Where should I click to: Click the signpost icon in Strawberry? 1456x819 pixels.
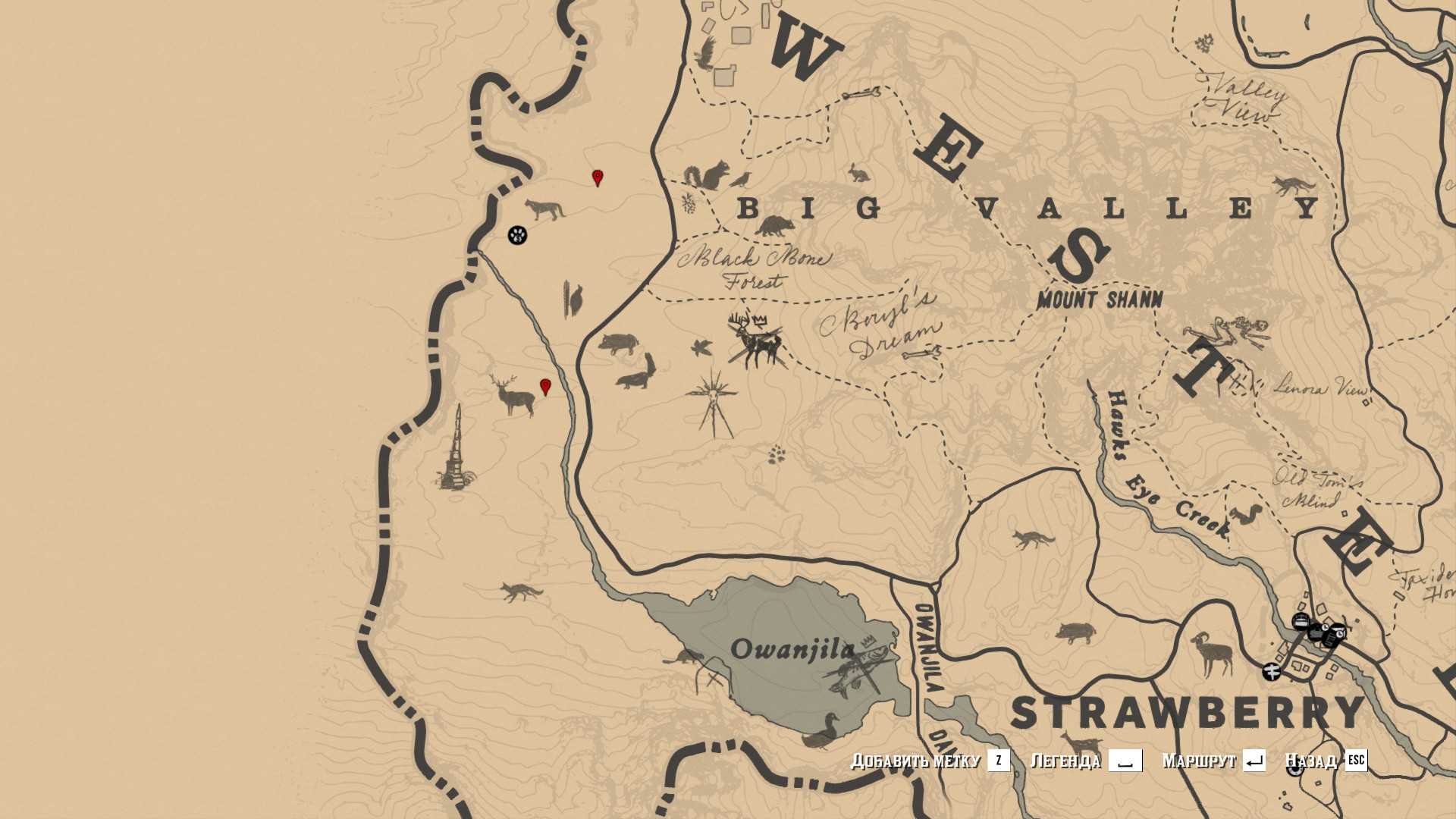(1272, 671)
